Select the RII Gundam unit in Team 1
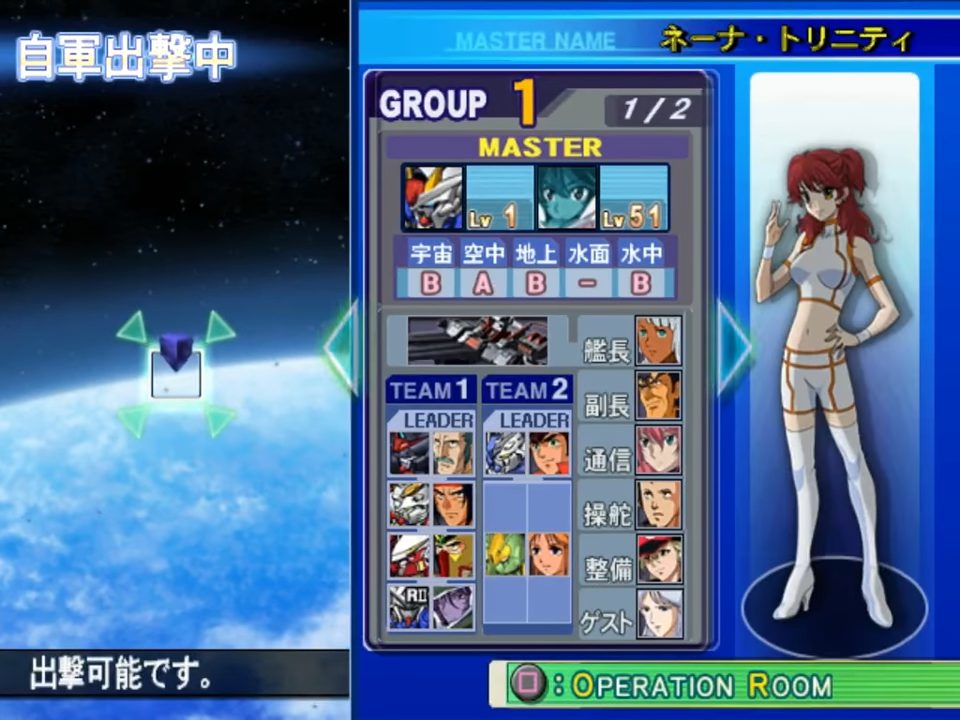 tap(408, 607)
